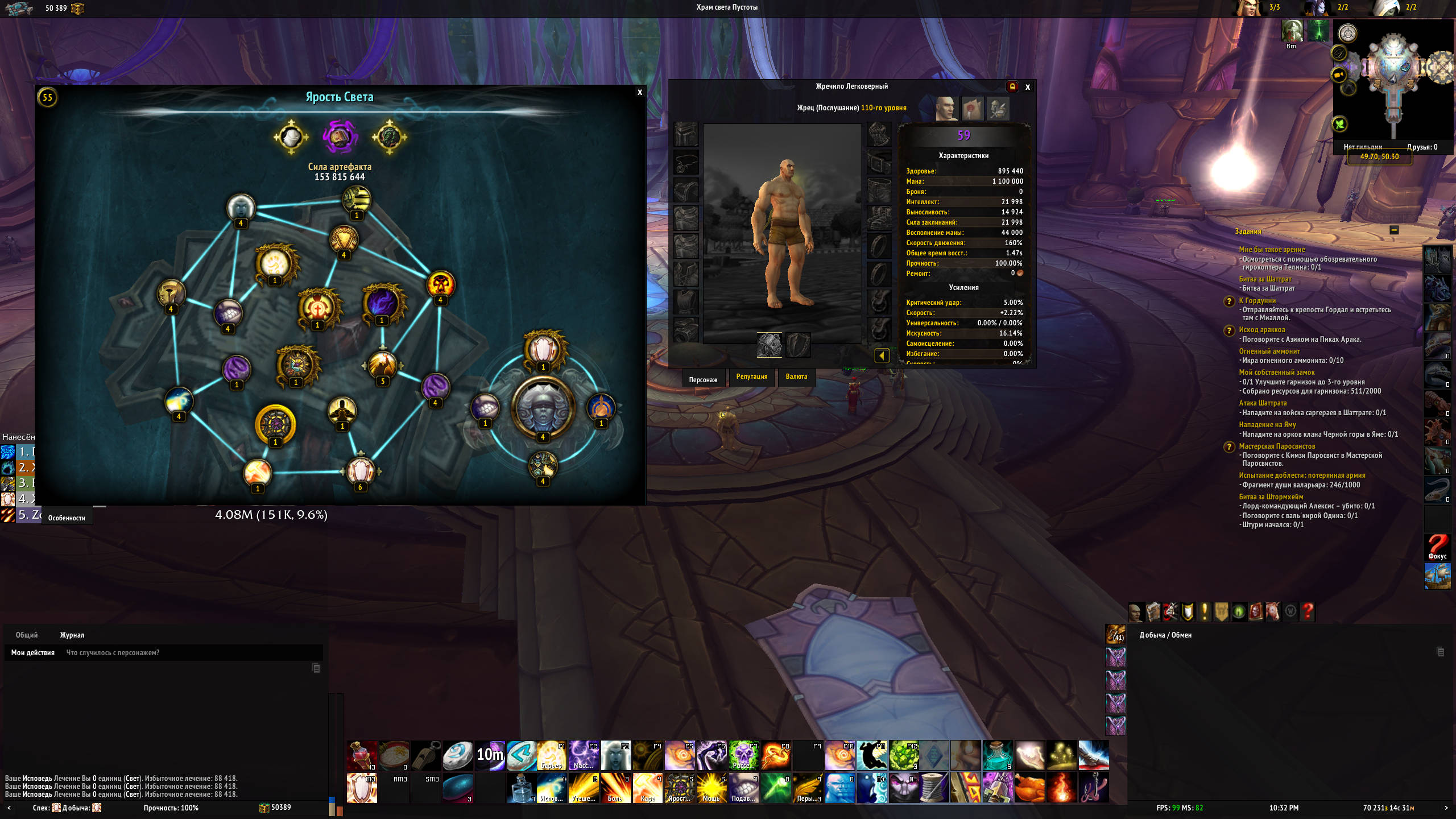Activate the Боль spell on action bar
The height and width of the screenshot is (819, 1456).
coord(615,788)
